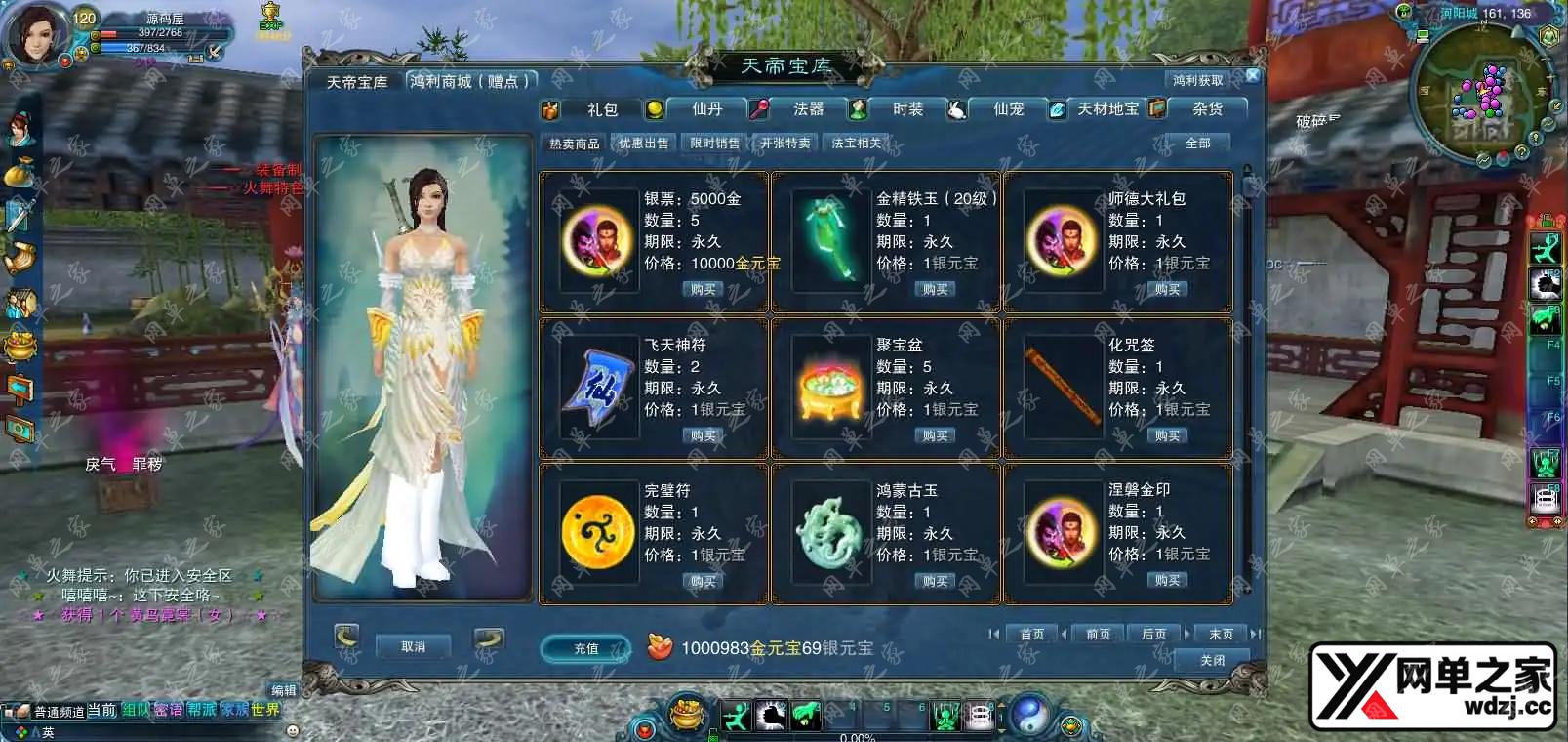Viewport: 1568px width, 742px height.
Task: Choose the 仙丹 category
Action: coord(706,109)
